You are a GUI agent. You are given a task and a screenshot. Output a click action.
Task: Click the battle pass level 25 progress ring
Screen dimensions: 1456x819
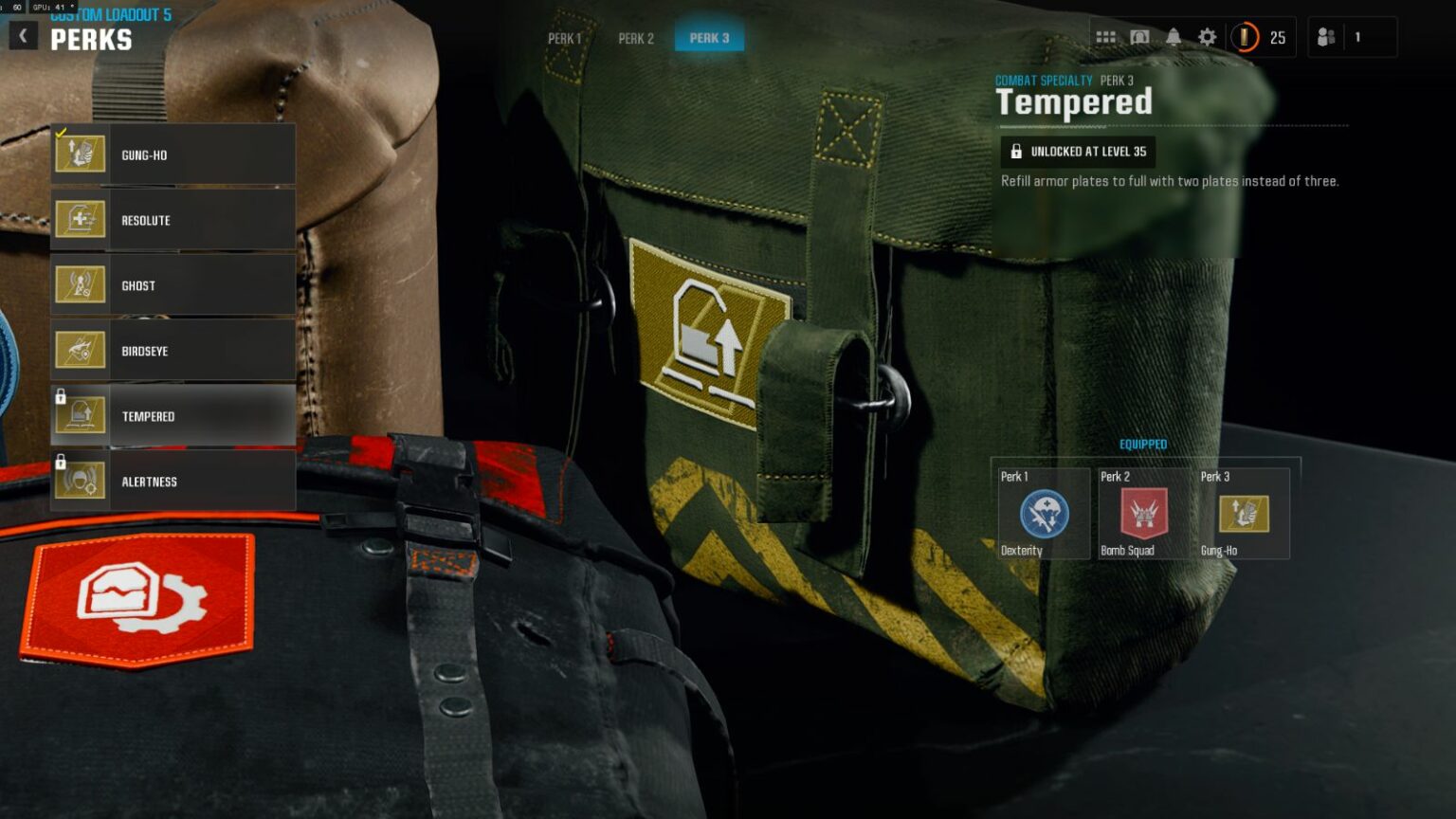pyautogui.click(x=1245, y=38)
